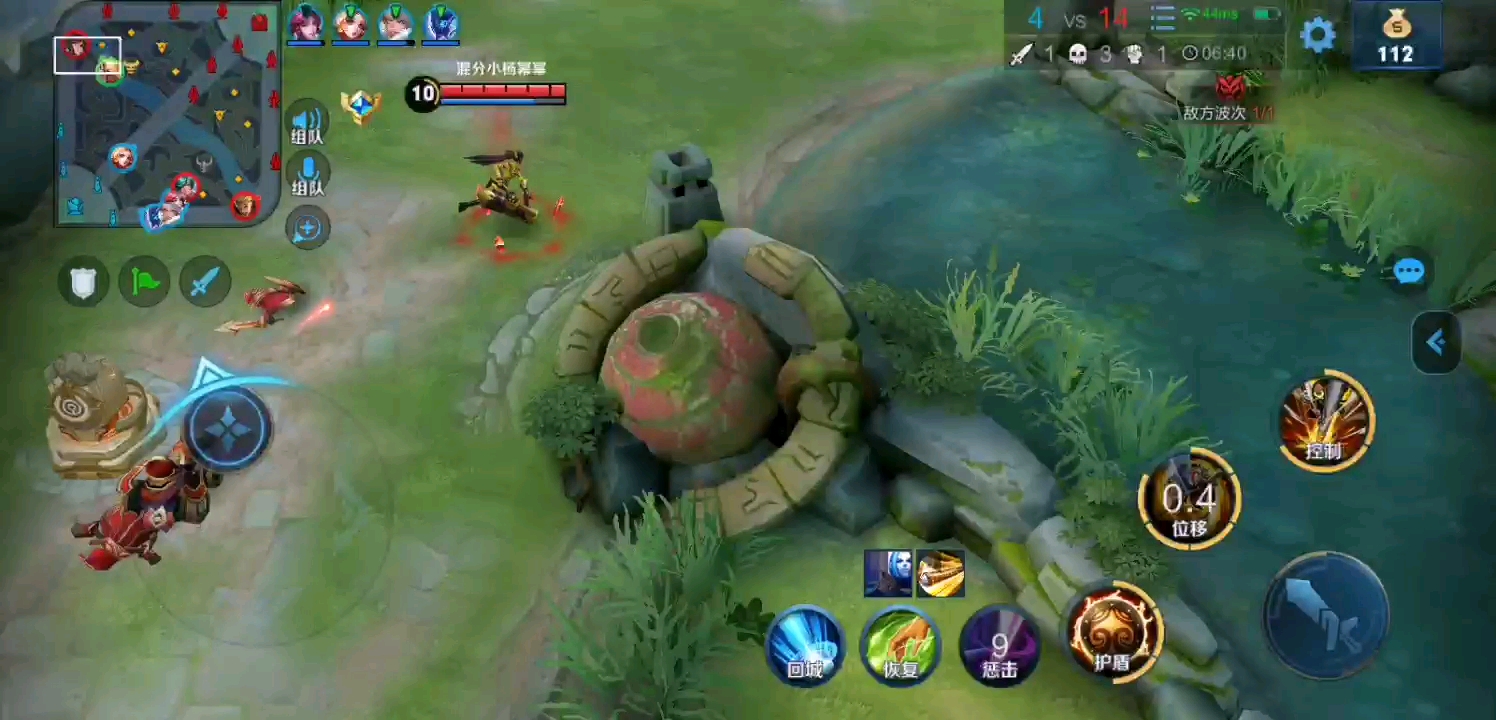Toggle the team microphone button
The width and height of the screenshot is (1496, 720).
coord(307,174)
